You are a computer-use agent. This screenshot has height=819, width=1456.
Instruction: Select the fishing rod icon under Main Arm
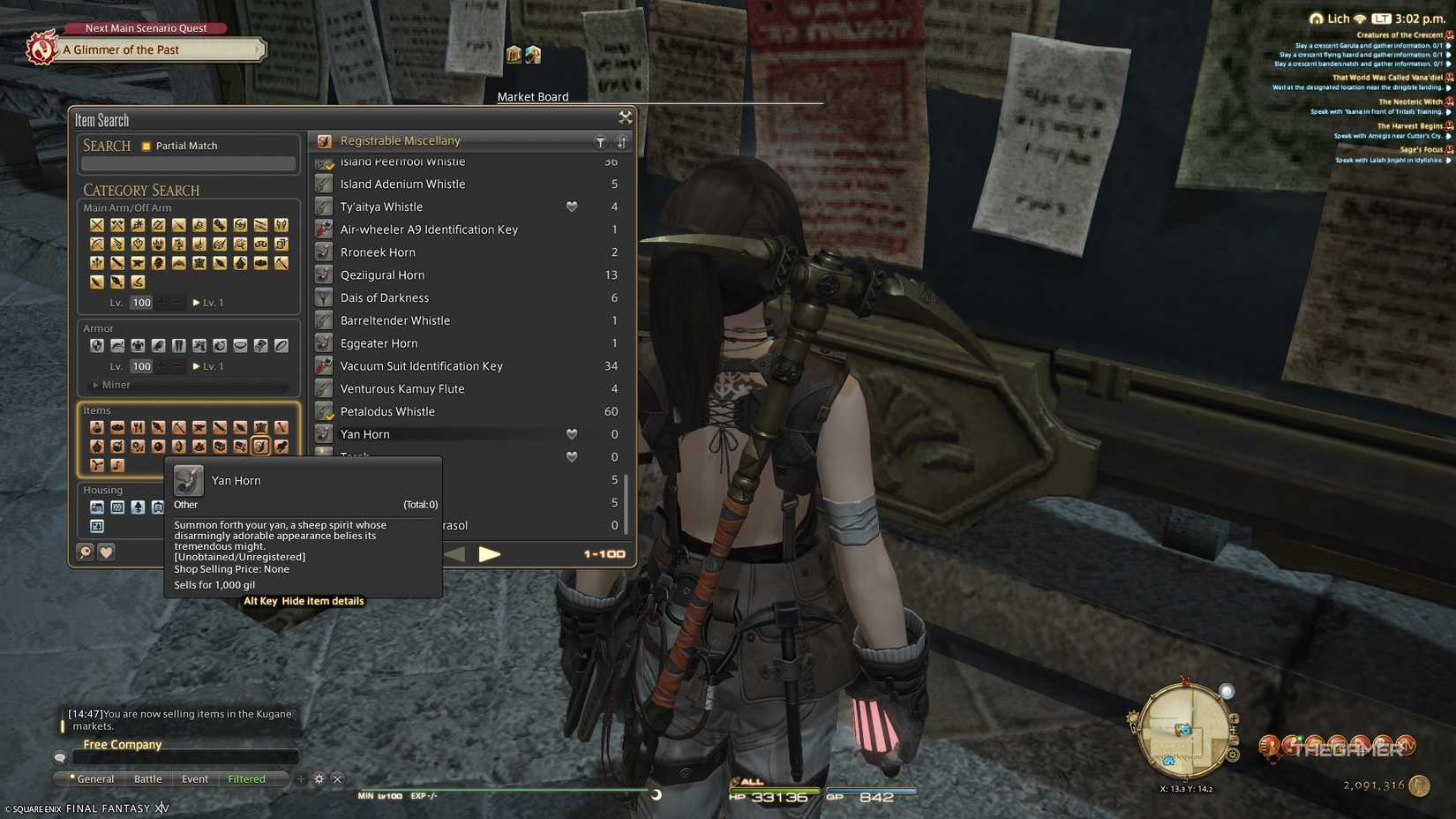(138, 282)
